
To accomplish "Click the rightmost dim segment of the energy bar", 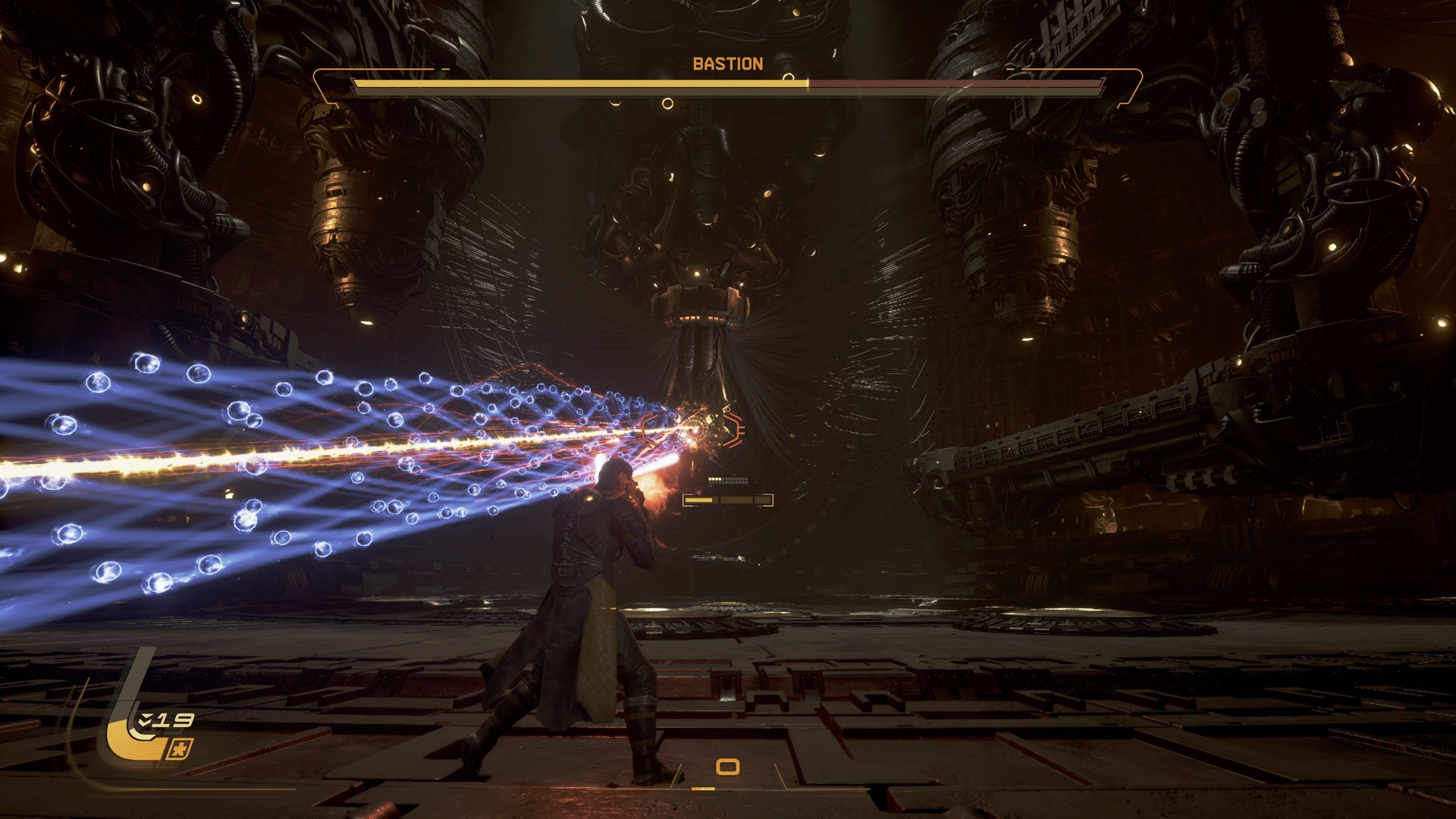I will 763,500.
